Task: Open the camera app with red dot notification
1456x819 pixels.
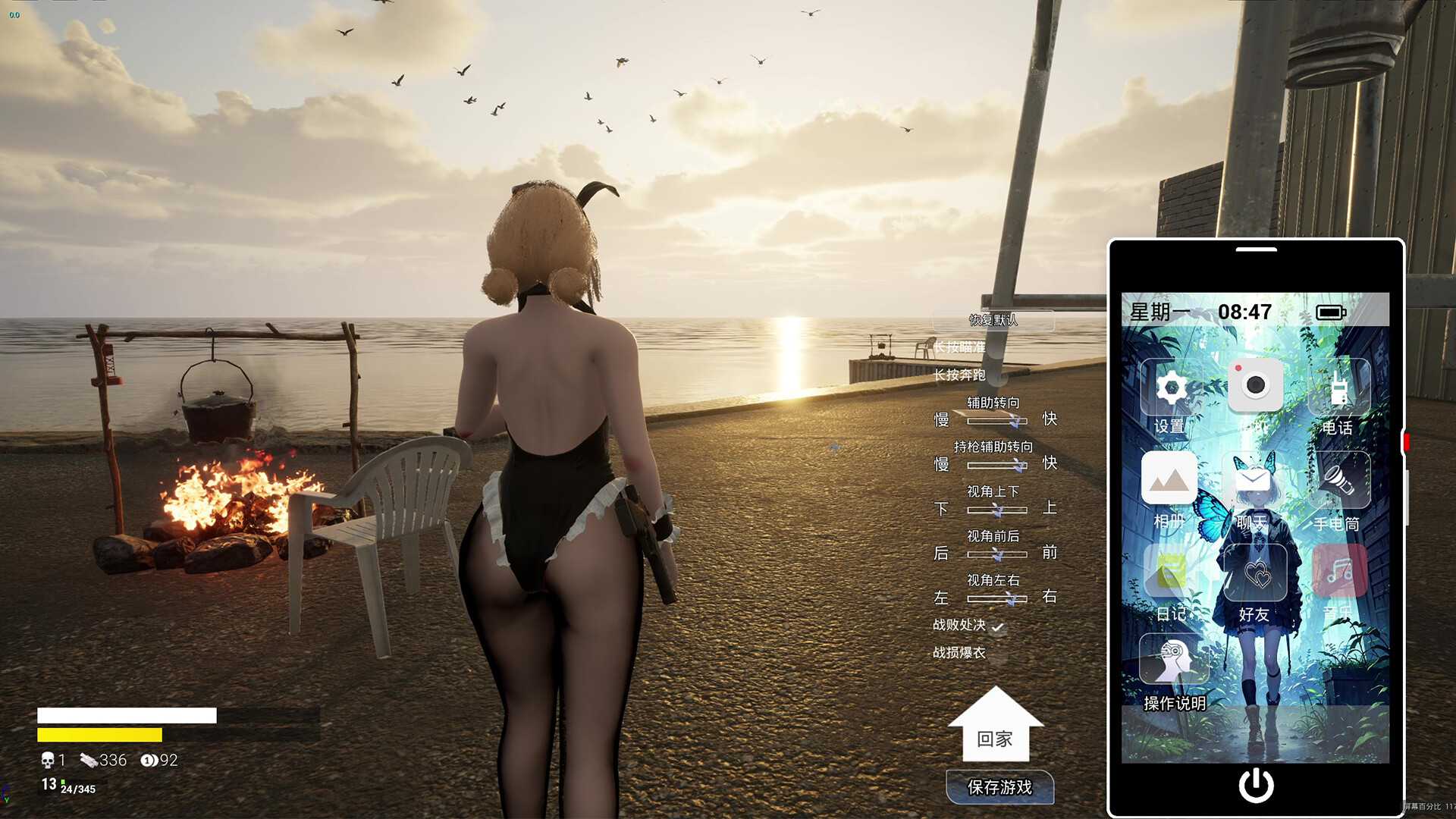Action: pos(1255,383)
